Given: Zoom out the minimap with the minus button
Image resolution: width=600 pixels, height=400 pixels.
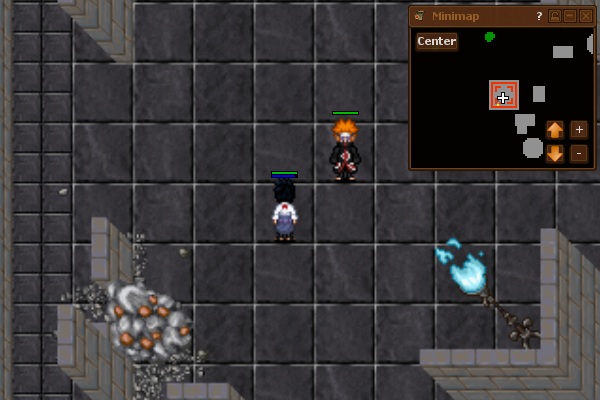Looking at the screenshot, I should click(579, 153).
